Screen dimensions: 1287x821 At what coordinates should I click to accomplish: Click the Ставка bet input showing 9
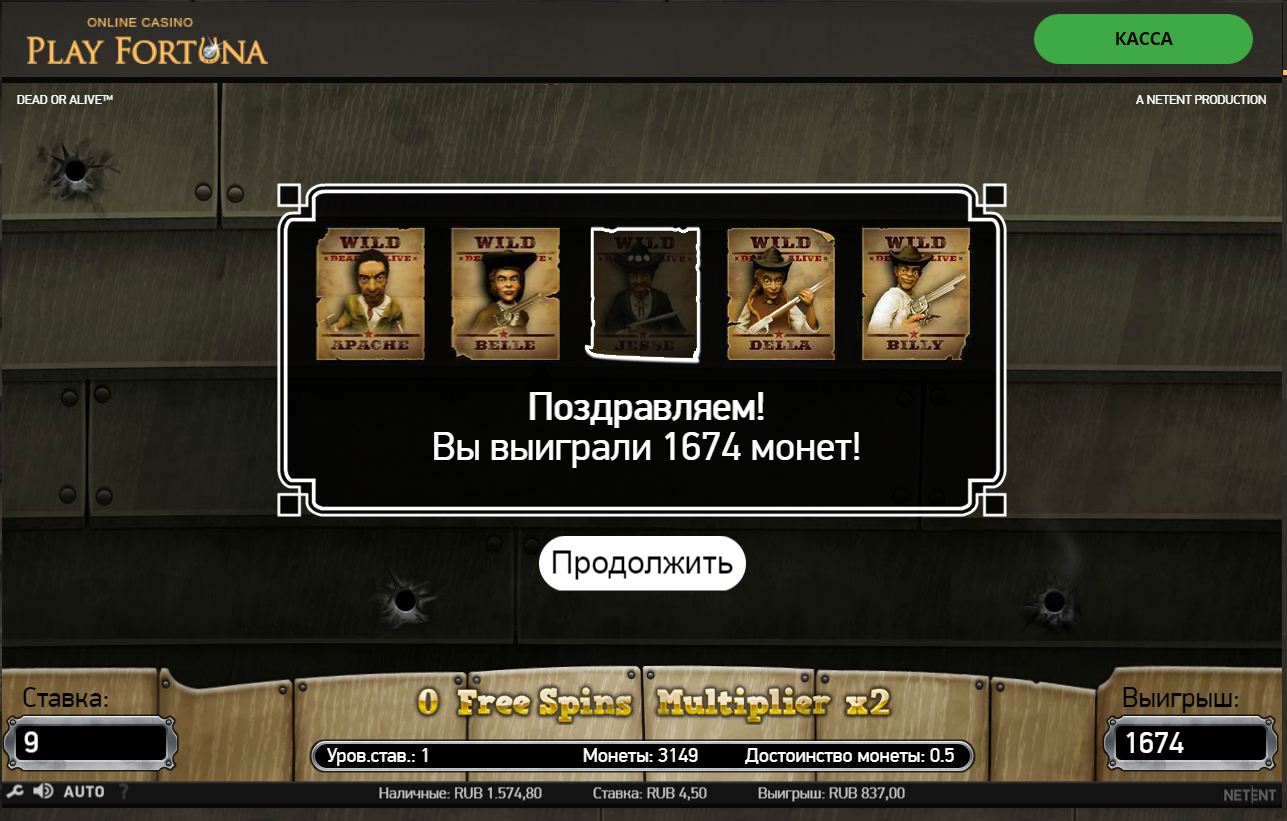click(91, 742)
